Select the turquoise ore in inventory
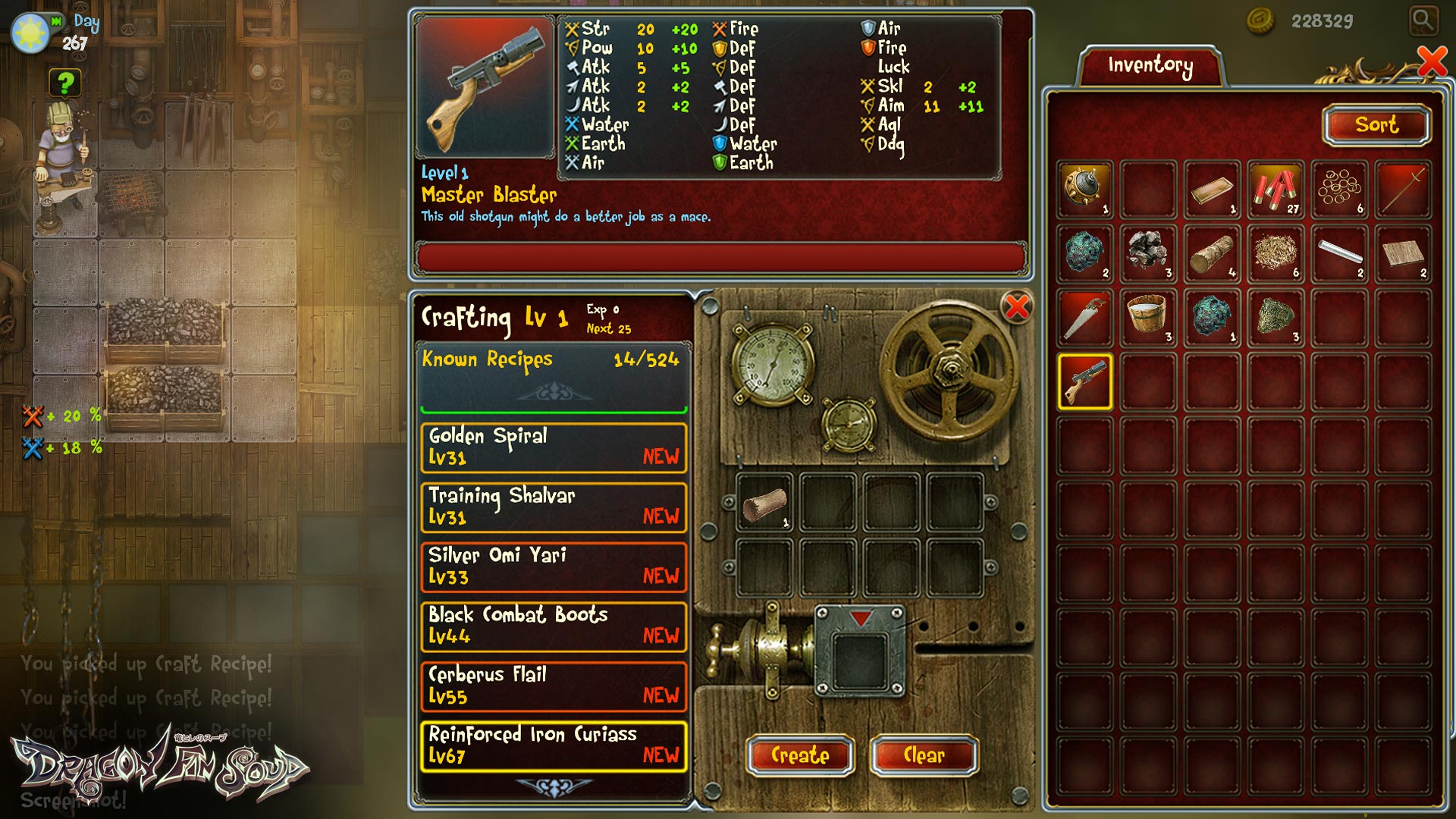 click(x=1084, y=254)
